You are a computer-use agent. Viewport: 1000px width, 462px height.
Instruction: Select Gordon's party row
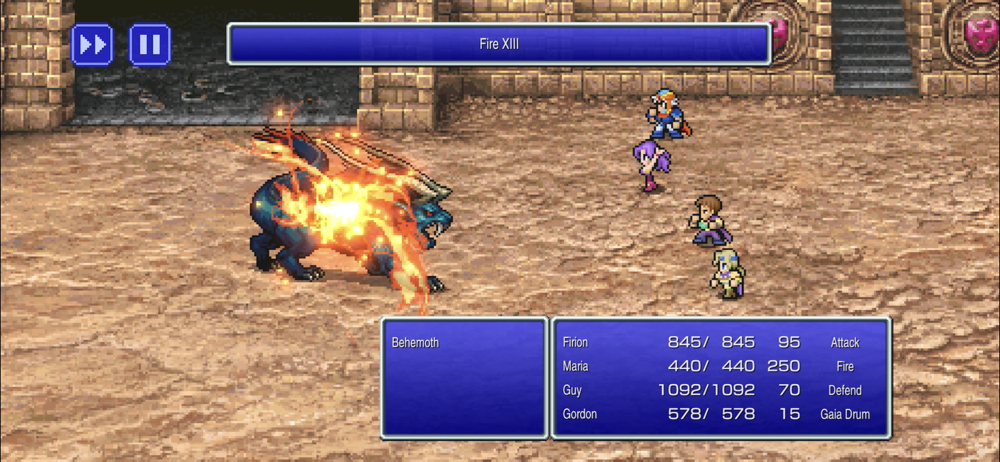click(x=720, y=414)
